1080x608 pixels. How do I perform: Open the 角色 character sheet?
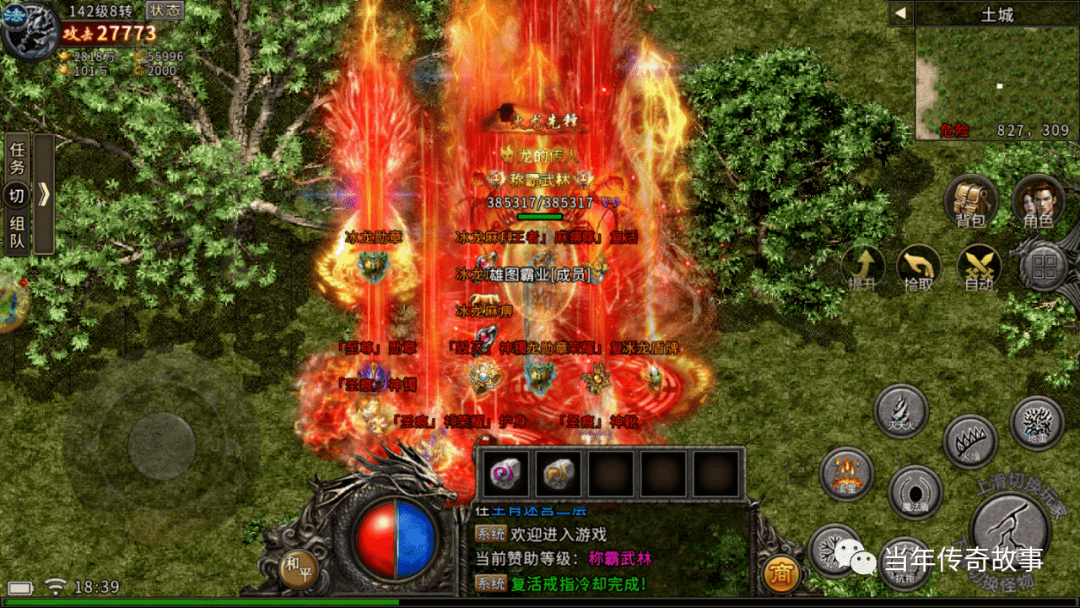(1037, 201)
